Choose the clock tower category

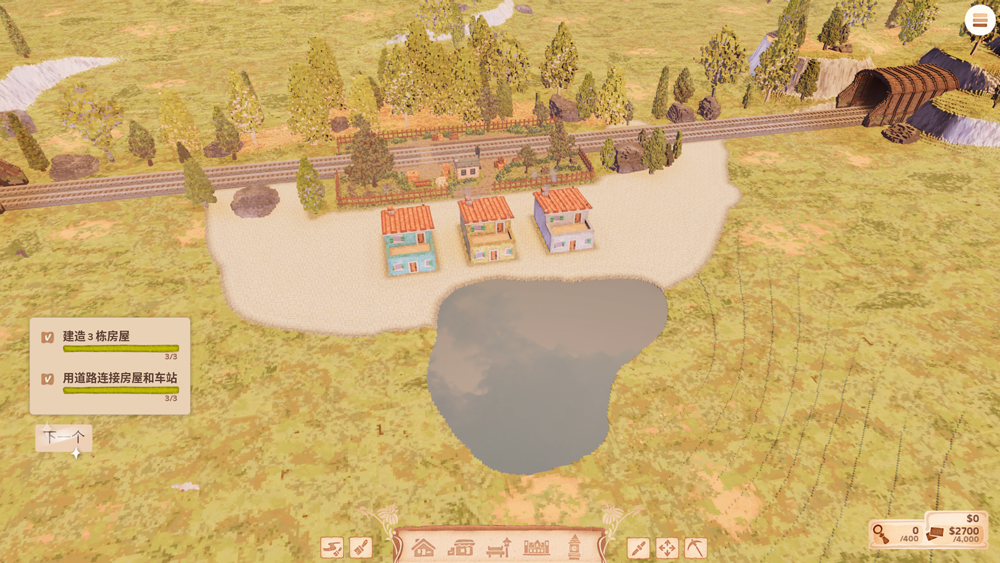click(x=574, y=547)
